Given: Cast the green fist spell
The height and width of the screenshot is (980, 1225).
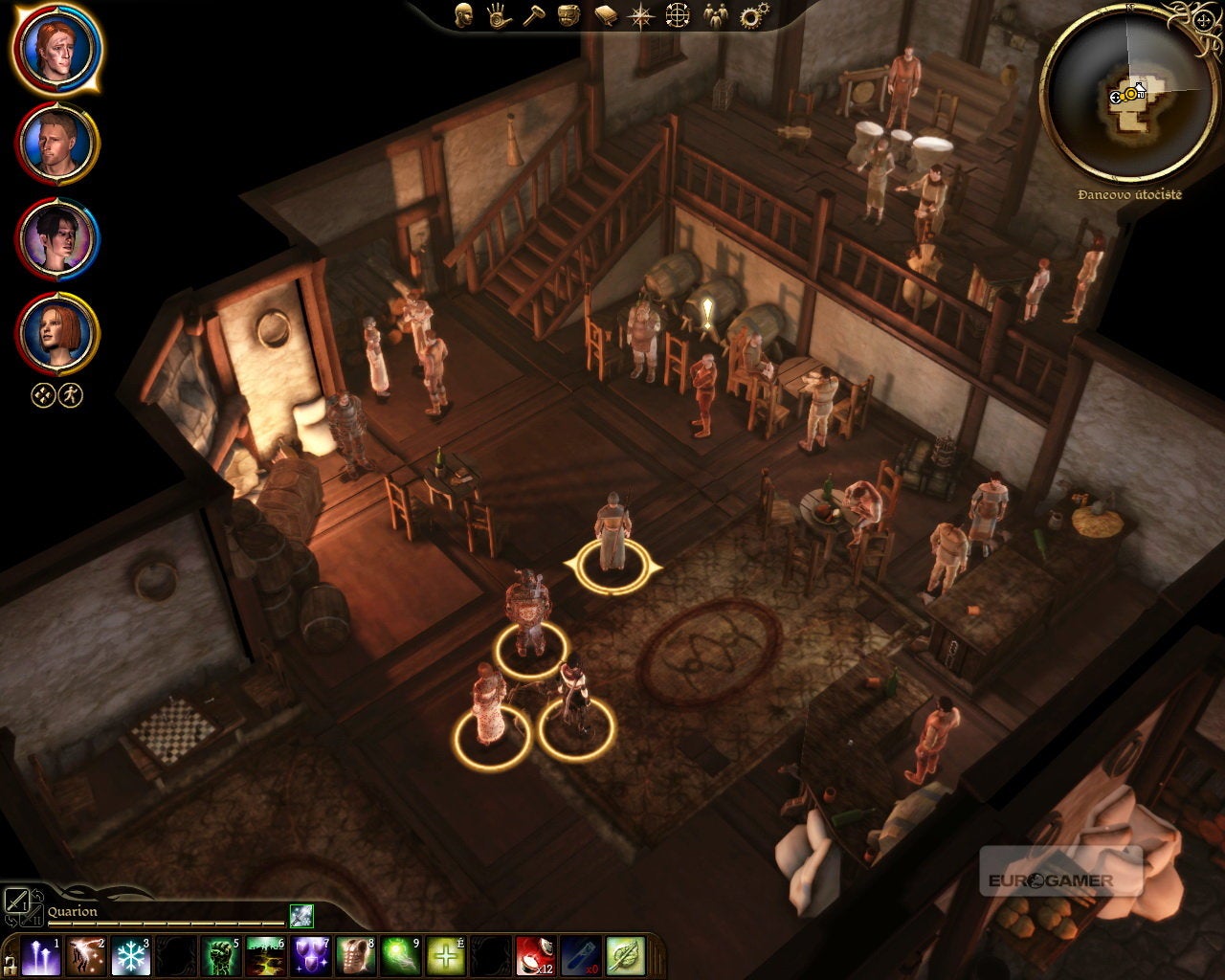Looking at the screenshot, I should [222, 956].
